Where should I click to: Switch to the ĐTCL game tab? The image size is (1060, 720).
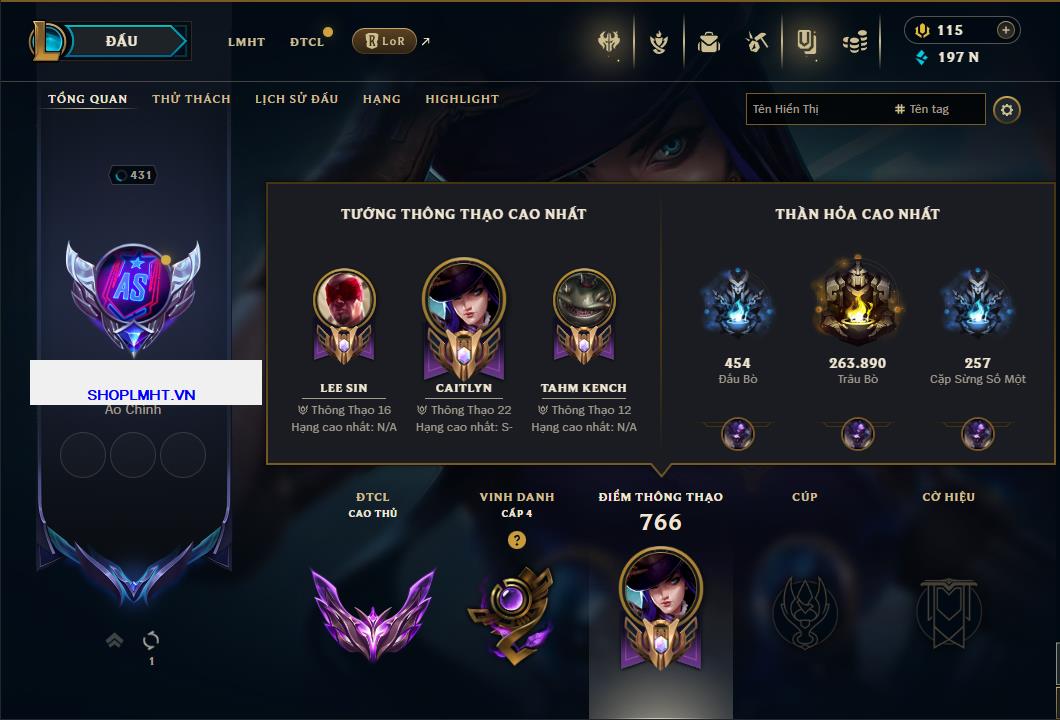[x=307, y=42]
